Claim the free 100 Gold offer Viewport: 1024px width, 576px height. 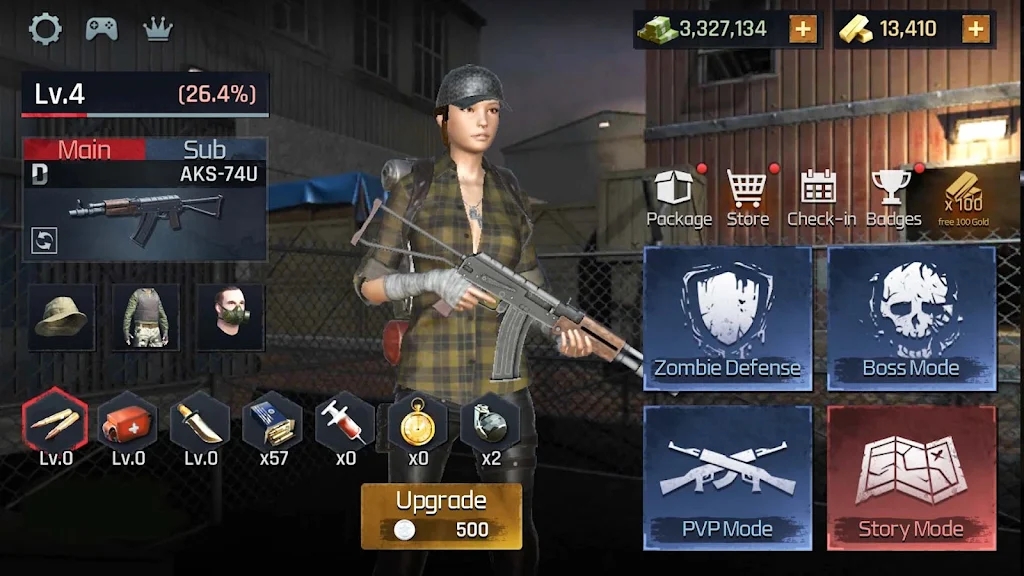pos(964,197)
